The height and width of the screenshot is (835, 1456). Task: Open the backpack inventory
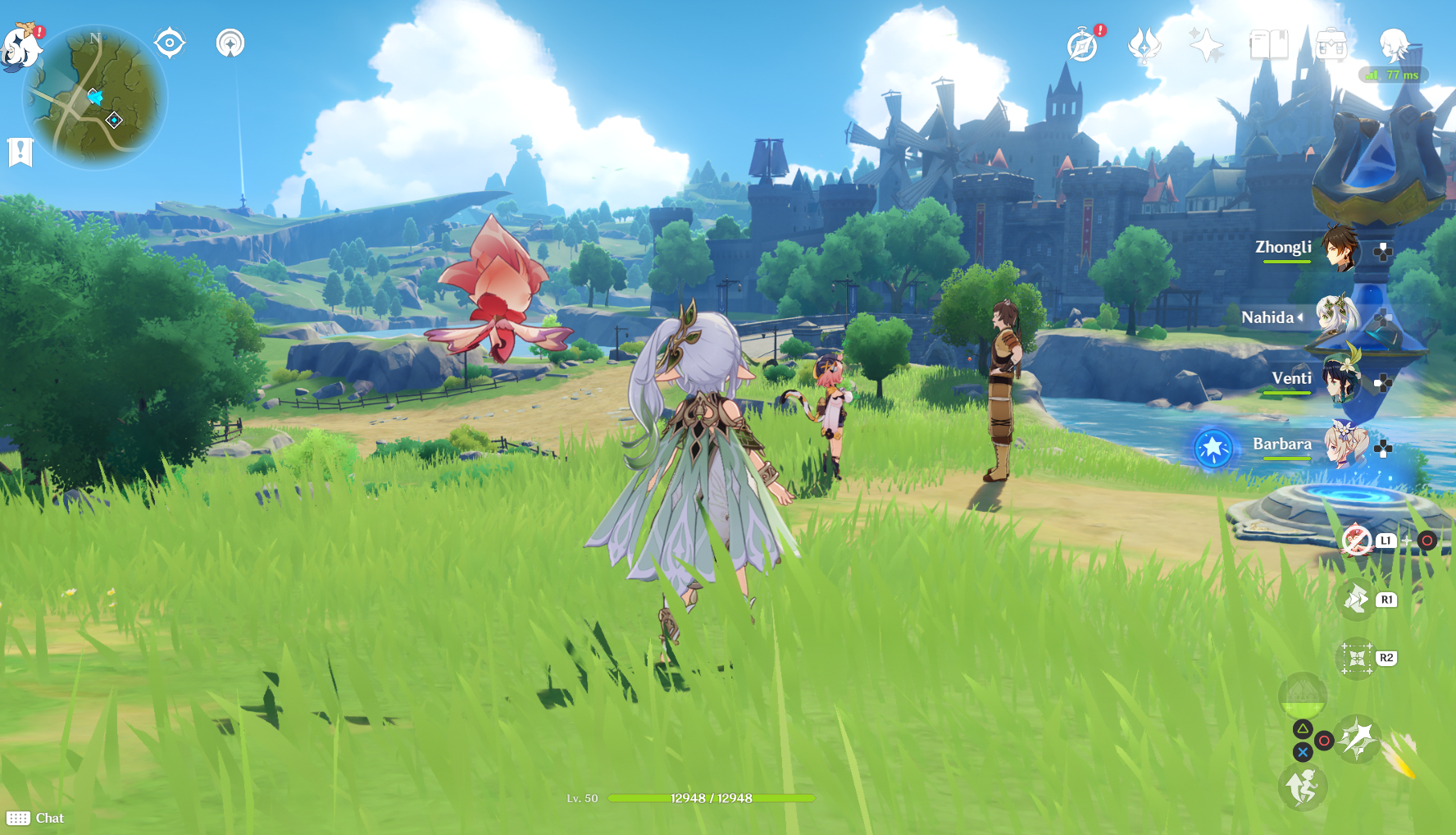click(x=1331, y=45)
